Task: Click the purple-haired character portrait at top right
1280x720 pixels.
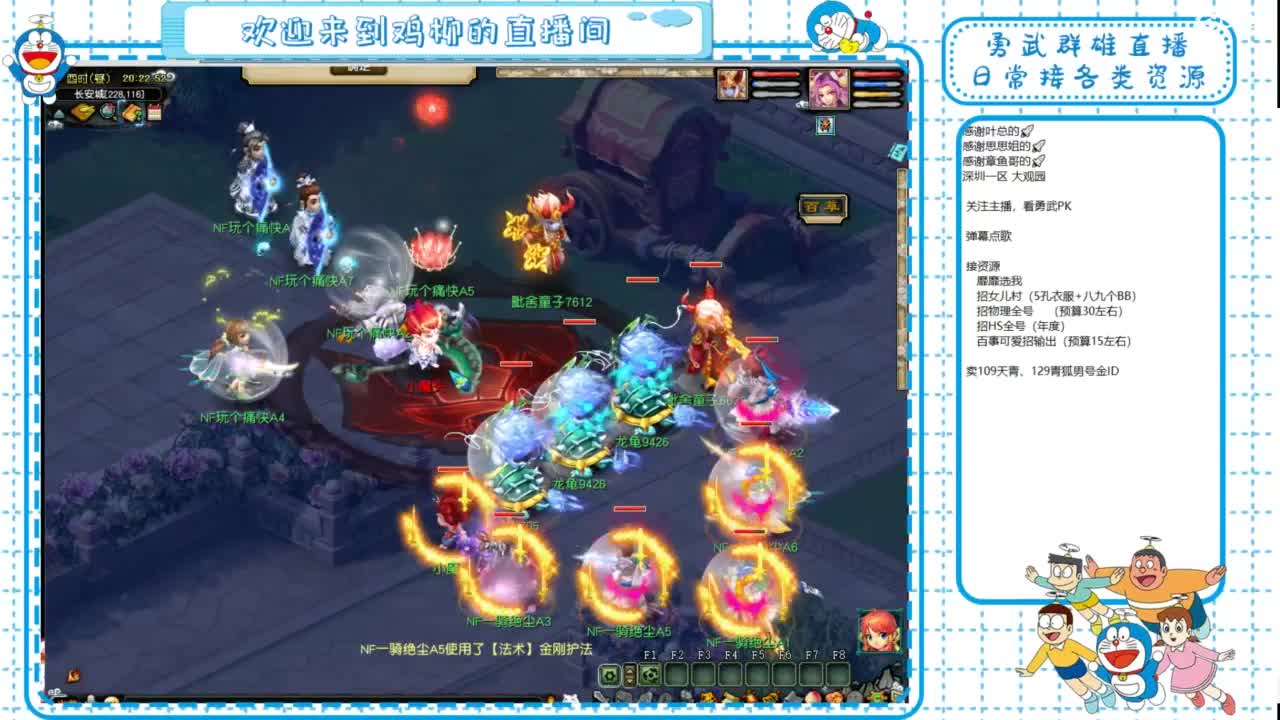Action: coord(829,89)
